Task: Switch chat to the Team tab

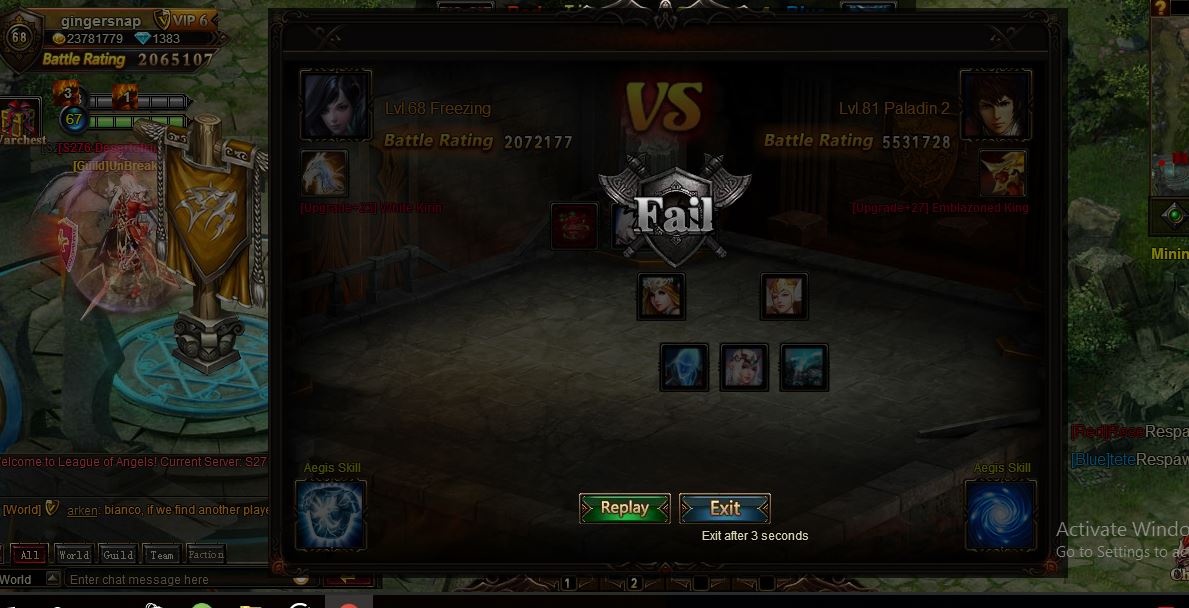Action: click(x=162, y=555)
